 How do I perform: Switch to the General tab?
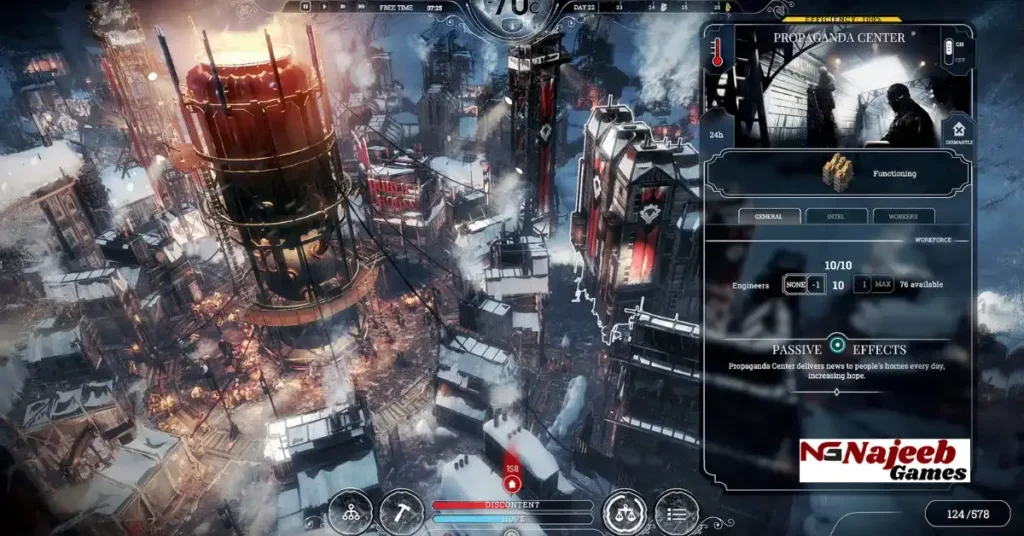point(769,216)
